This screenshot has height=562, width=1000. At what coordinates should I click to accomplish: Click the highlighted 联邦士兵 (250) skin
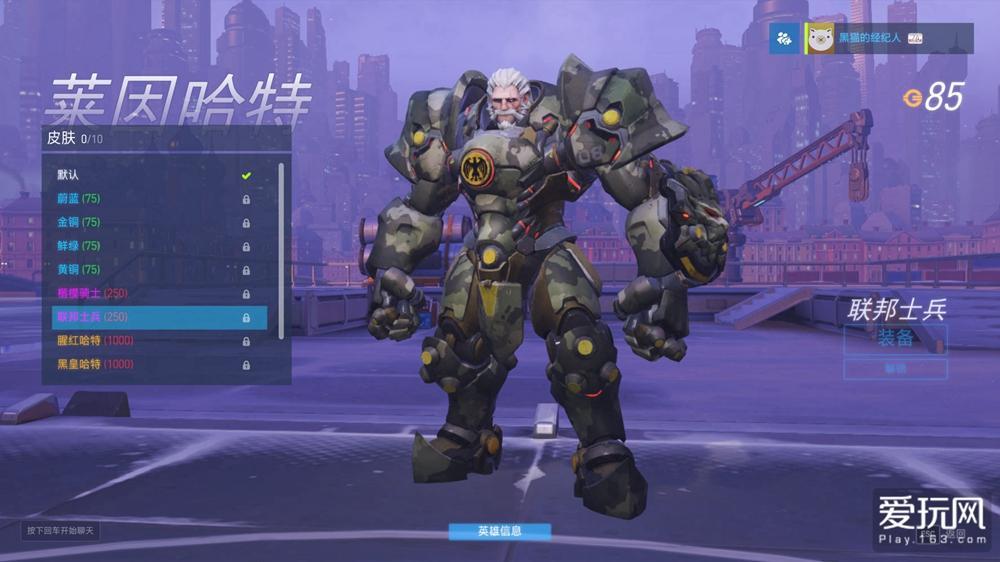(159, 317)
